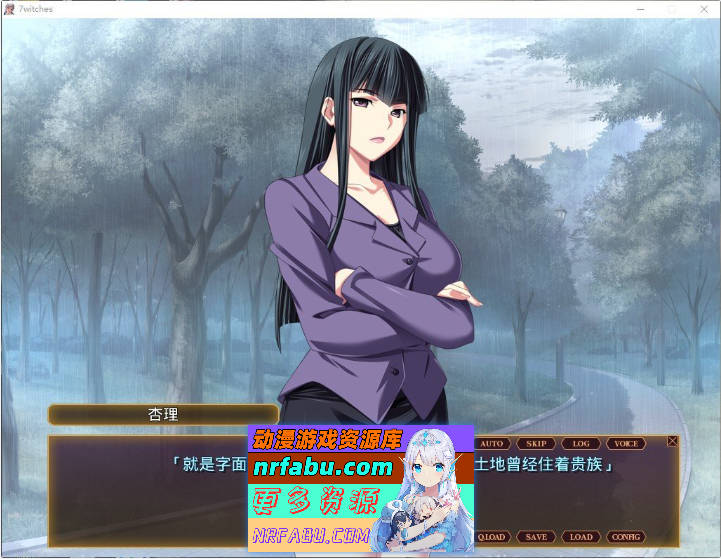Open the CONFIG settings
Viewport: 721px width, 559px height.
pyautogui.click(x=626, y=537)
